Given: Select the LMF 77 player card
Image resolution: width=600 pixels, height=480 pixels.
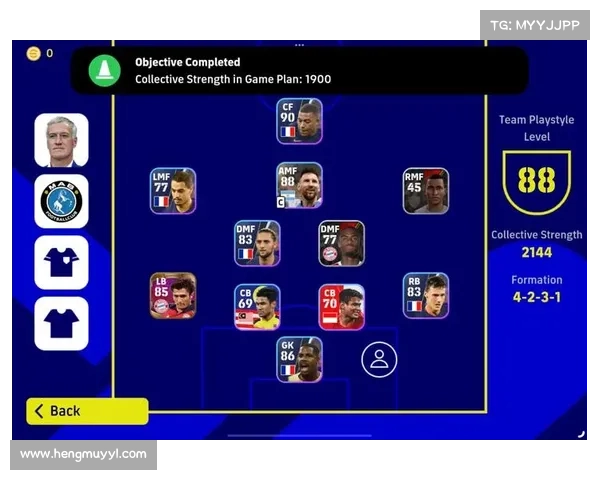Looking at the screenshot, I should coord(173,190).
